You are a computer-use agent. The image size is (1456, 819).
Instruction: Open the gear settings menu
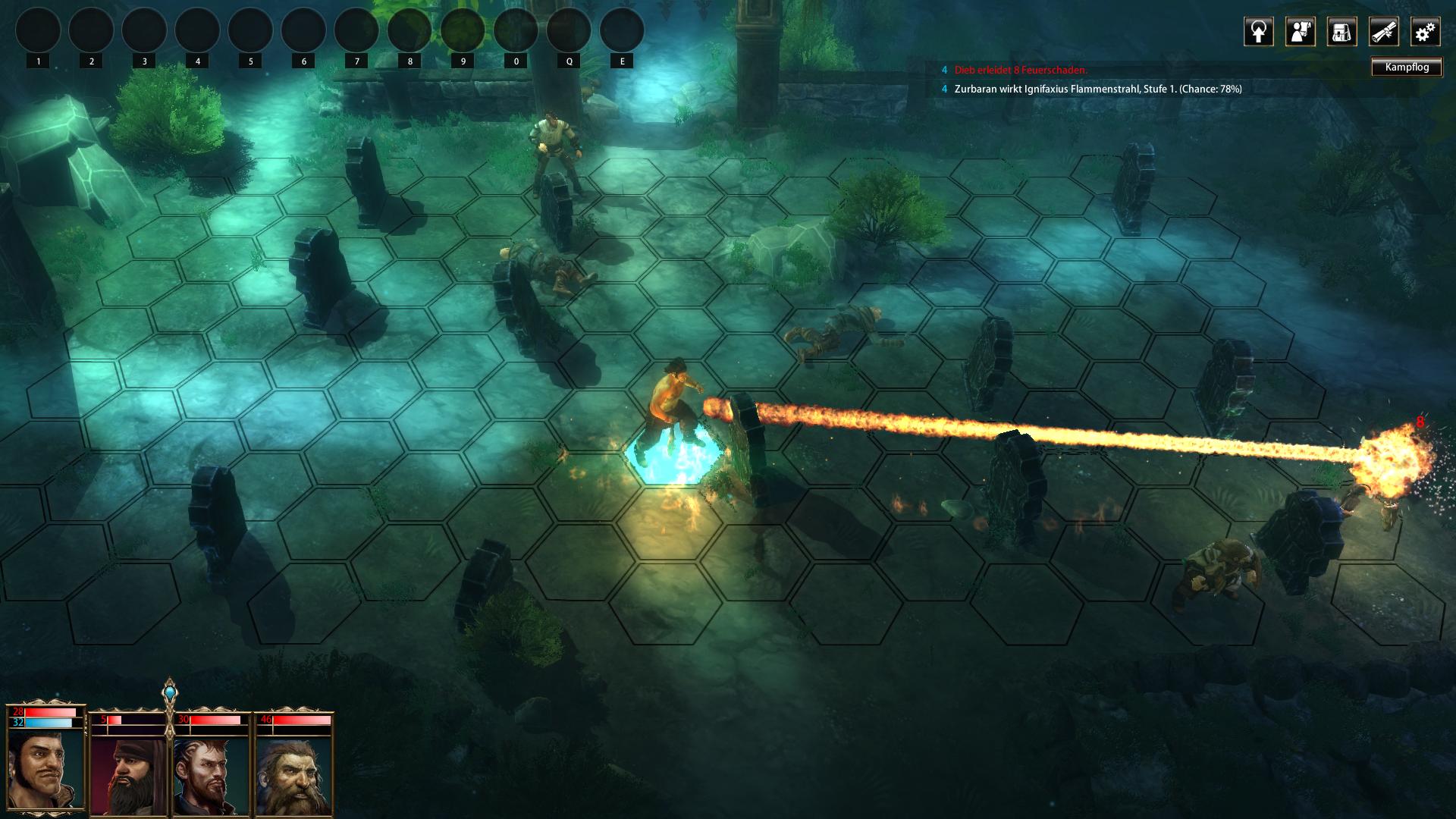coord(1425,32)
